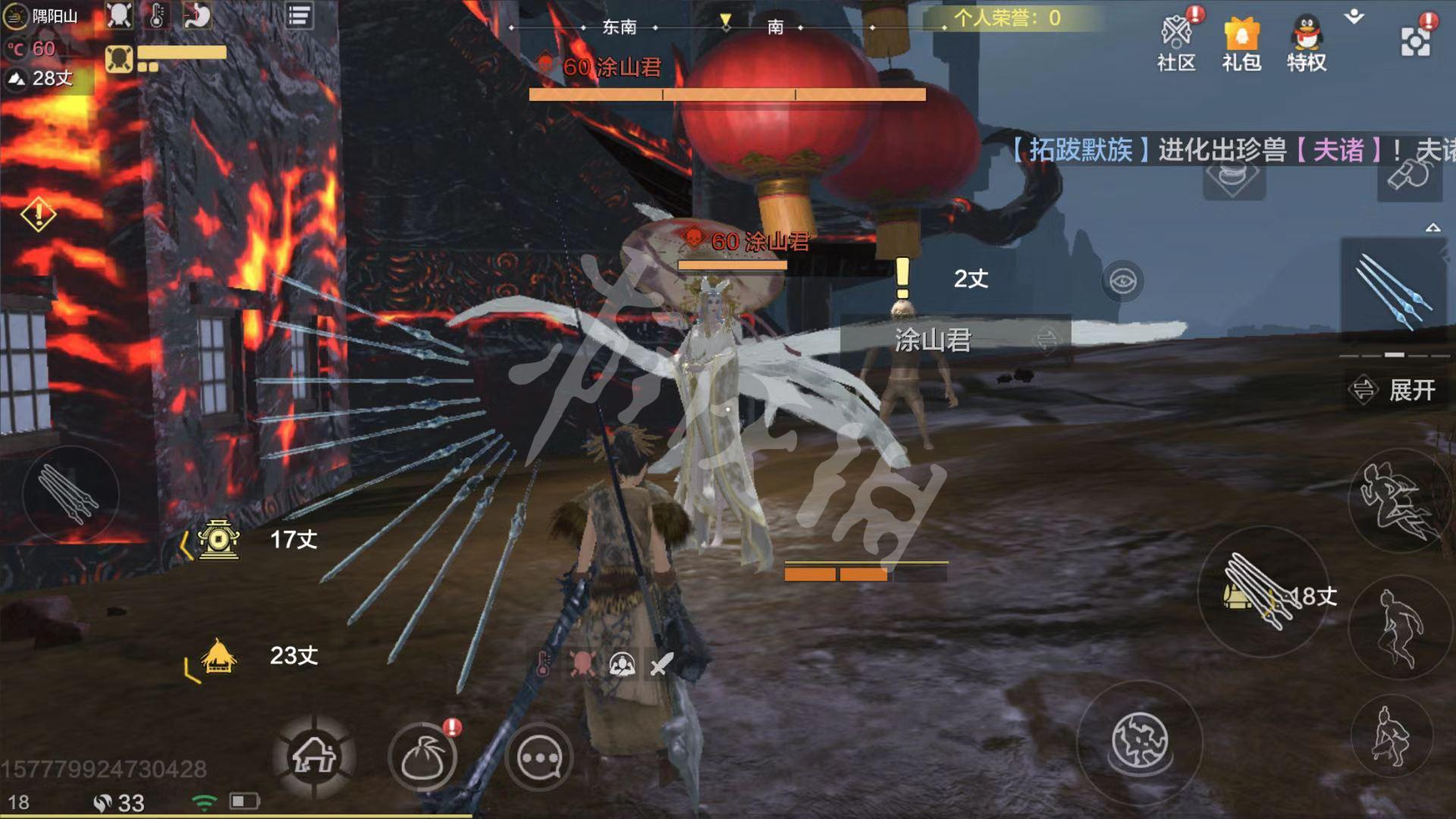The height and width of the screenshot is (819, 1456).
Task: Open the list menu icon
Action: (299, 16)
